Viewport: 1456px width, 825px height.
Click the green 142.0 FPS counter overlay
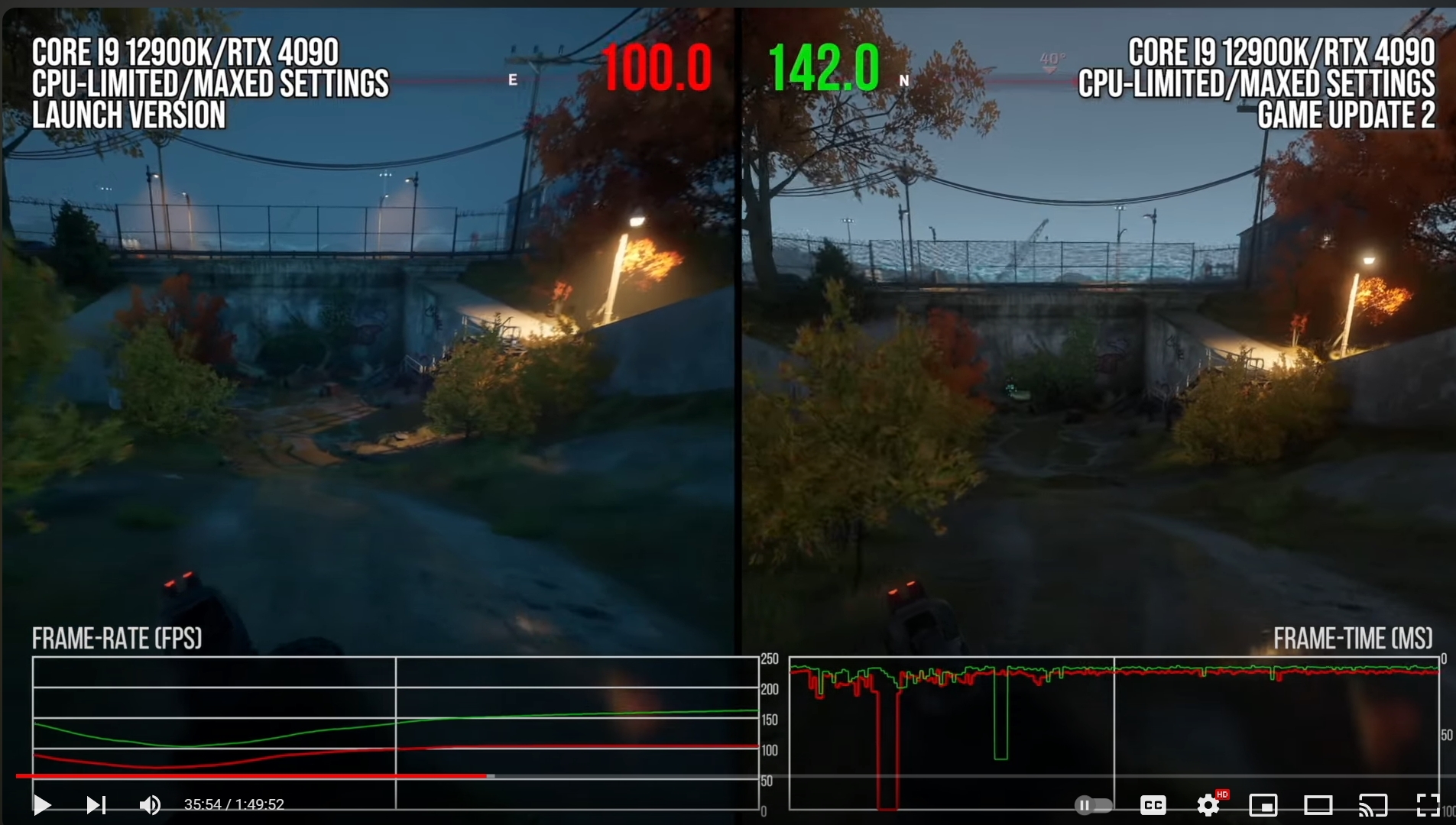point(823,69)
